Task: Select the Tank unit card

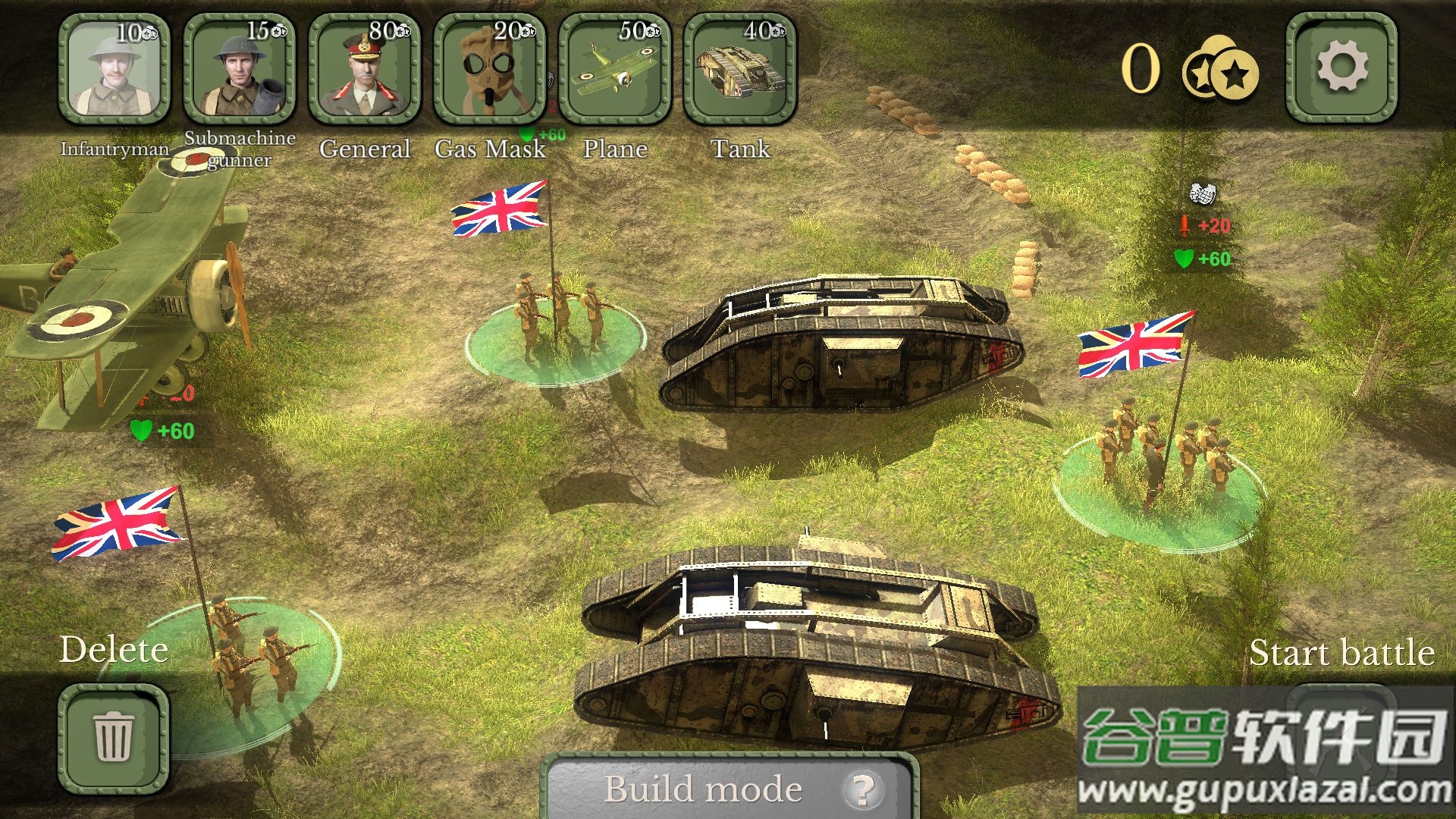Action: coord(739,70)
